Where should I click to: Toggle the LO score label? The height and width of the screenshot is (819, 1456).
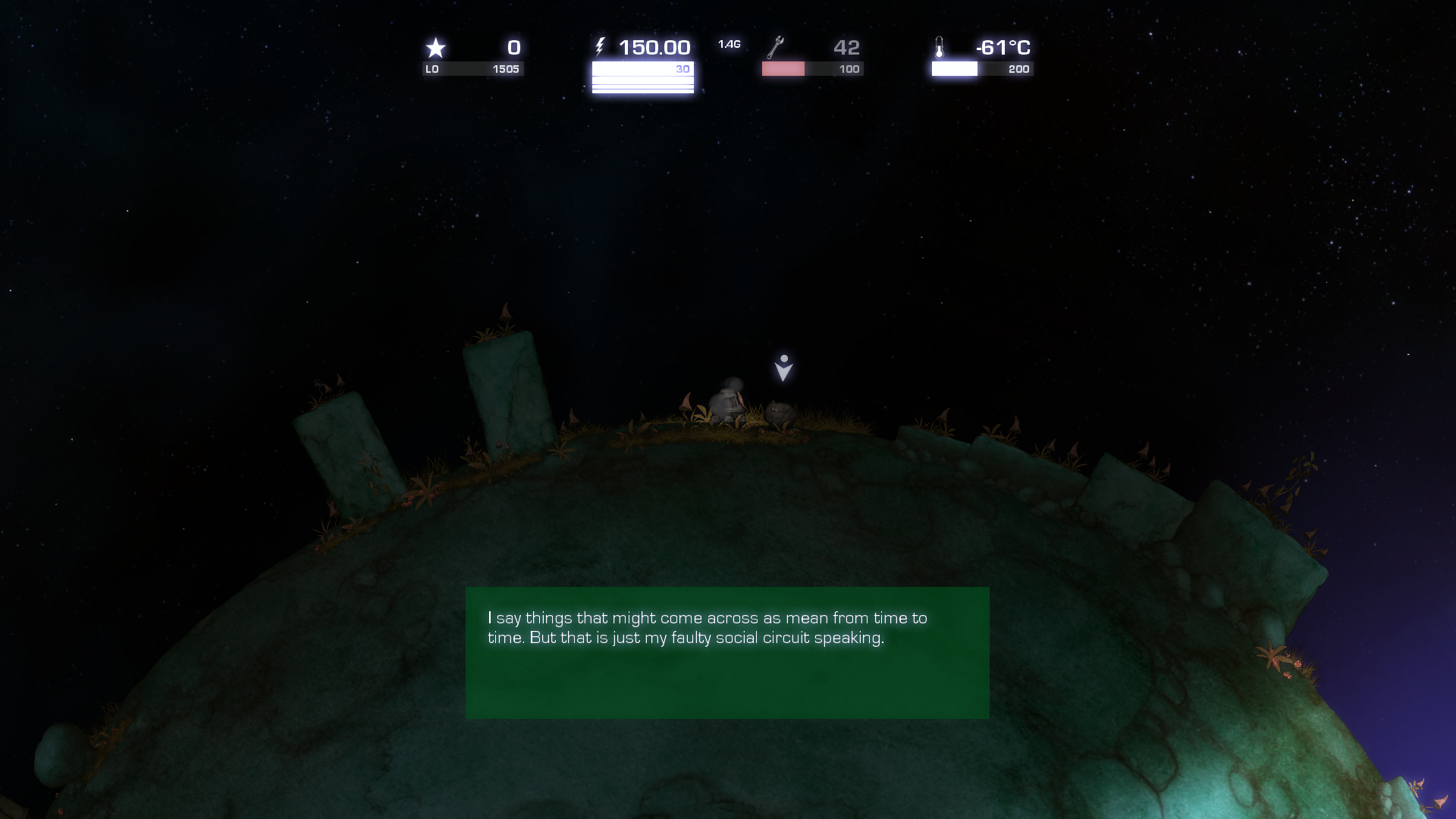pyautogui.click(x=432, y=68)
